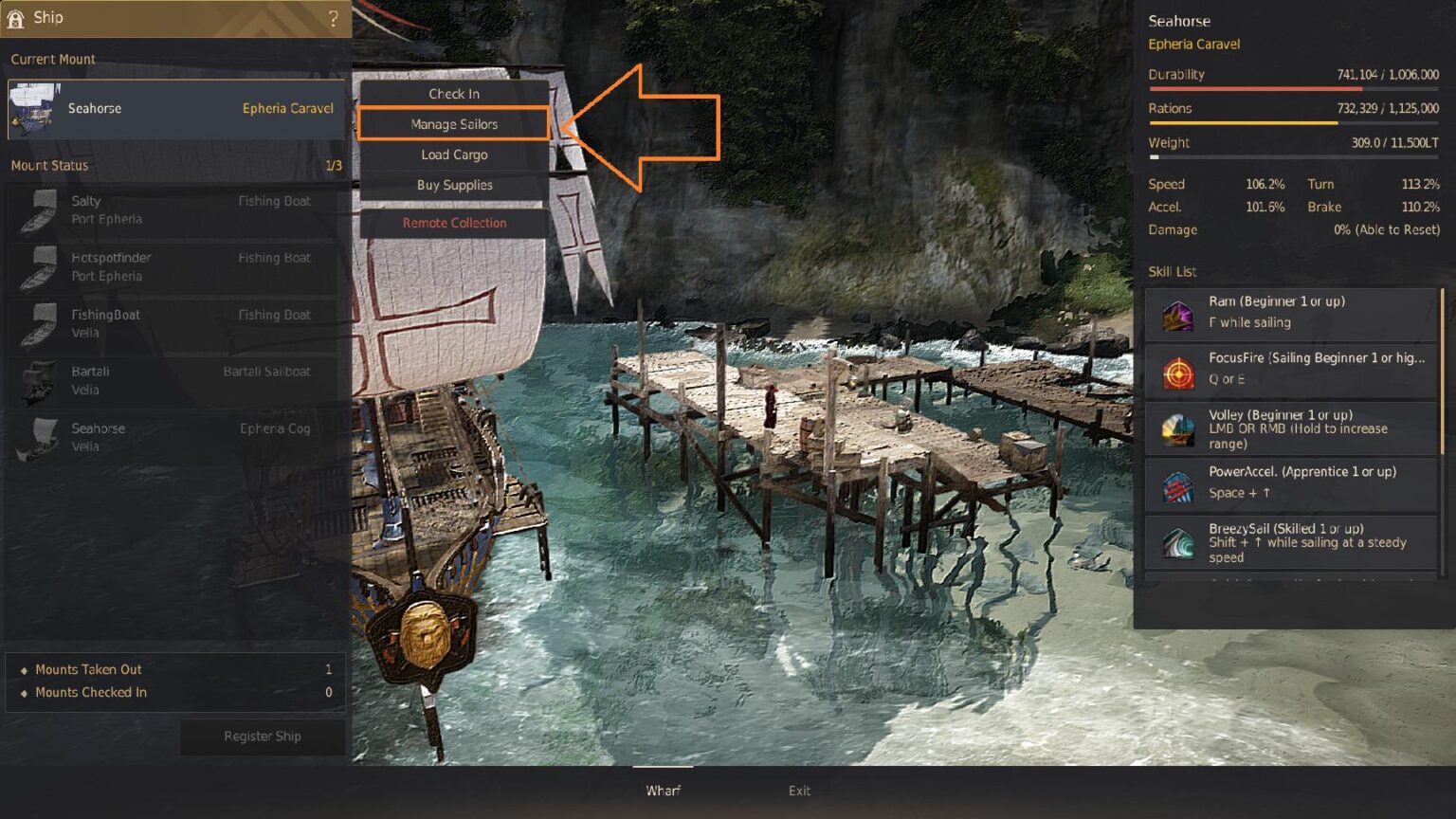Click the ship anchor icon in the Ship panel header
Viewport: 1456px width, 819px height.
pyautogui.click(x=14, y=17)
